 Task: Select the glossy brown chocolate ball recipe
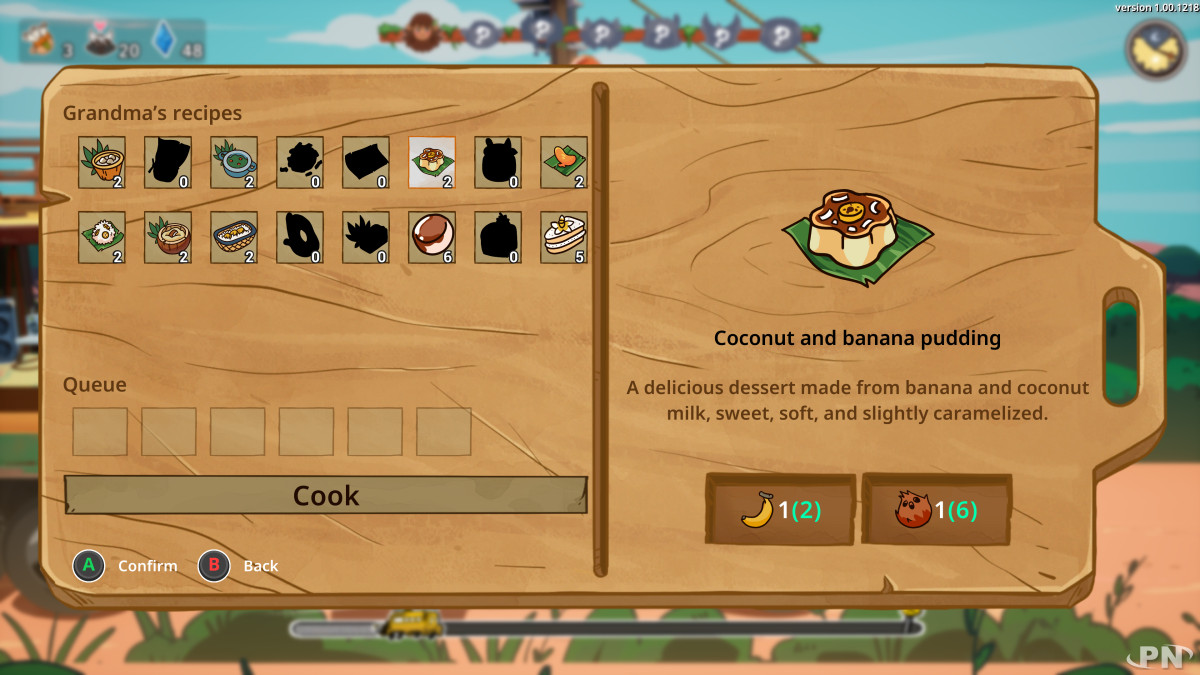[x=432, y=237]
